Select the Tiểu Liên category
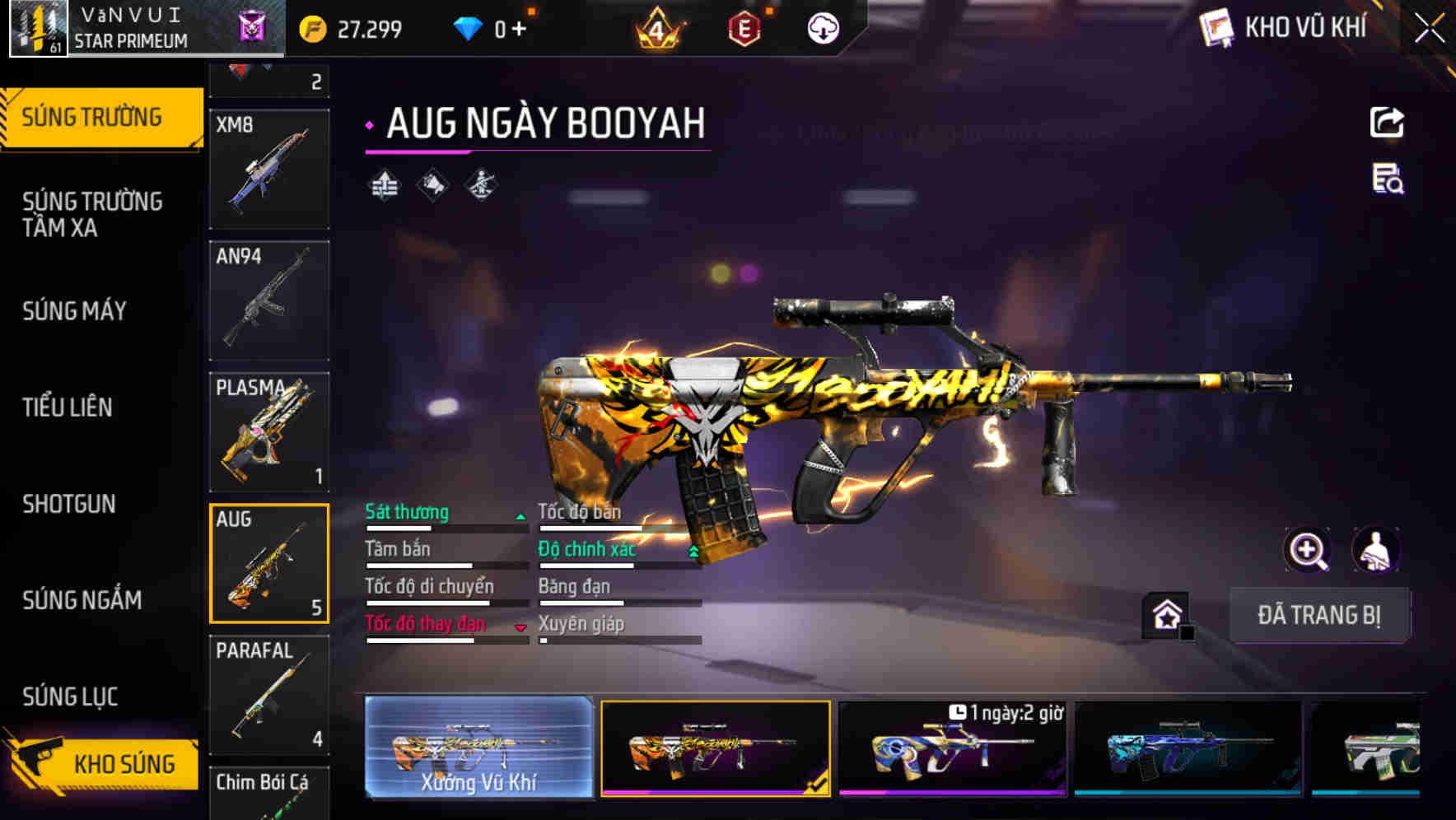The height and width of the screenshot is (820, 1456). [68, 407]
